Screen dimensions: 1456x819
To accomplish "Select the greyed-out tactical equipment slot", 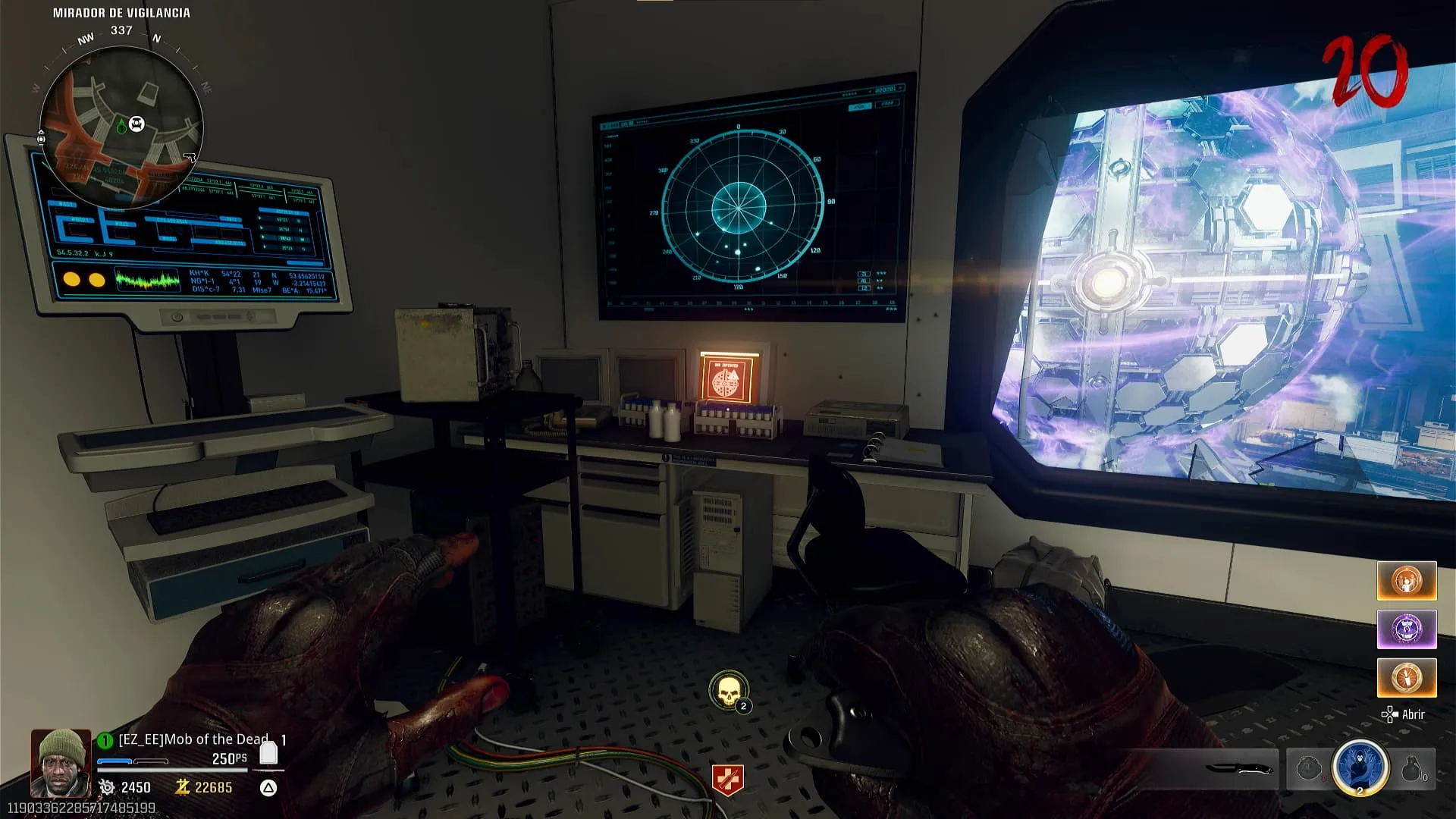I will (x=1309, y=769).
